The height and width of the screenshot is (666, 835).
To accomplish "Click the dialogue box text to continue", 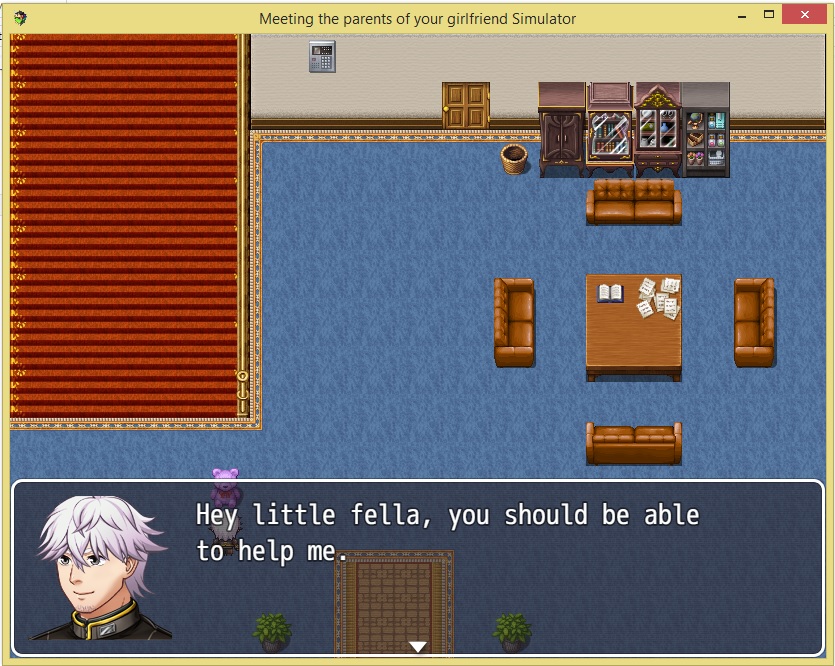I will click(447, 533).
